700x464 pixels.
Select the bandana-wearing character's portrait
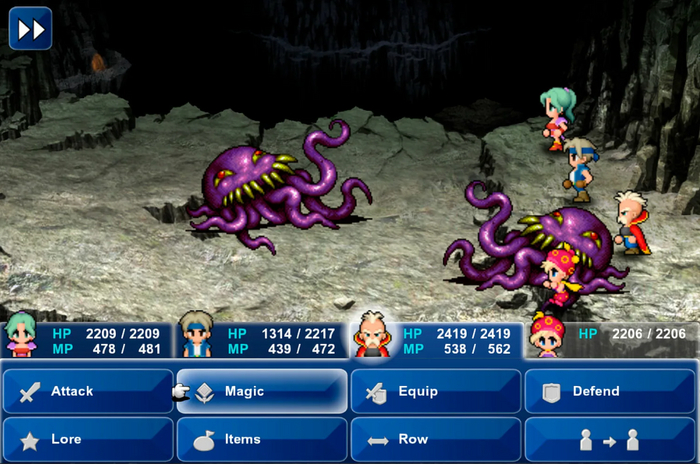click(196, 335)
